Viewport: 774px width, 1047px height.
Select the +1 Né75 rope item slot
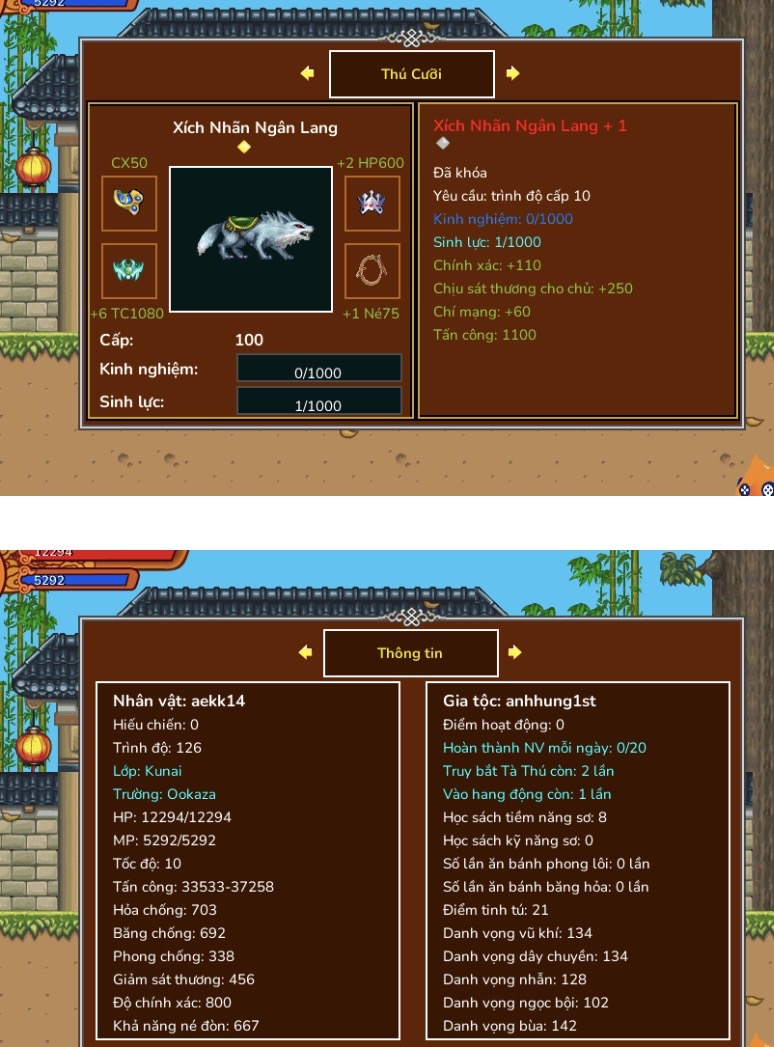pos(372,271)
